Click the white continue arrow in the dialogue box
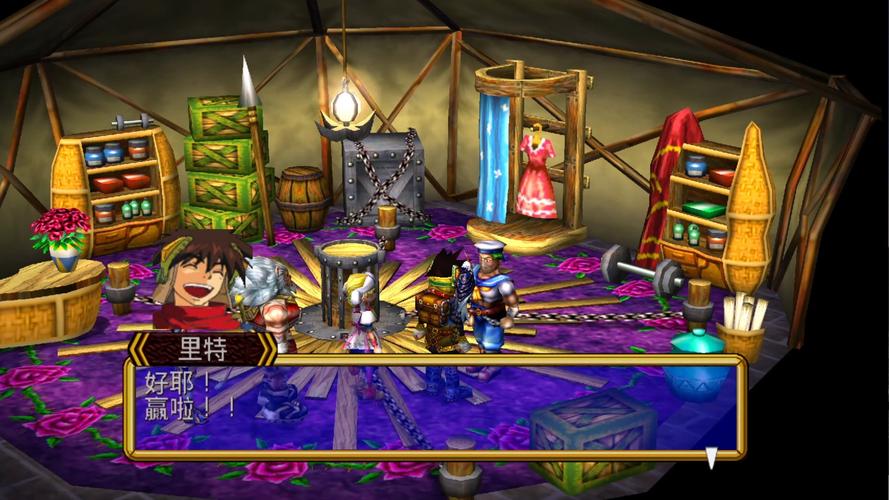 point(711,457)
